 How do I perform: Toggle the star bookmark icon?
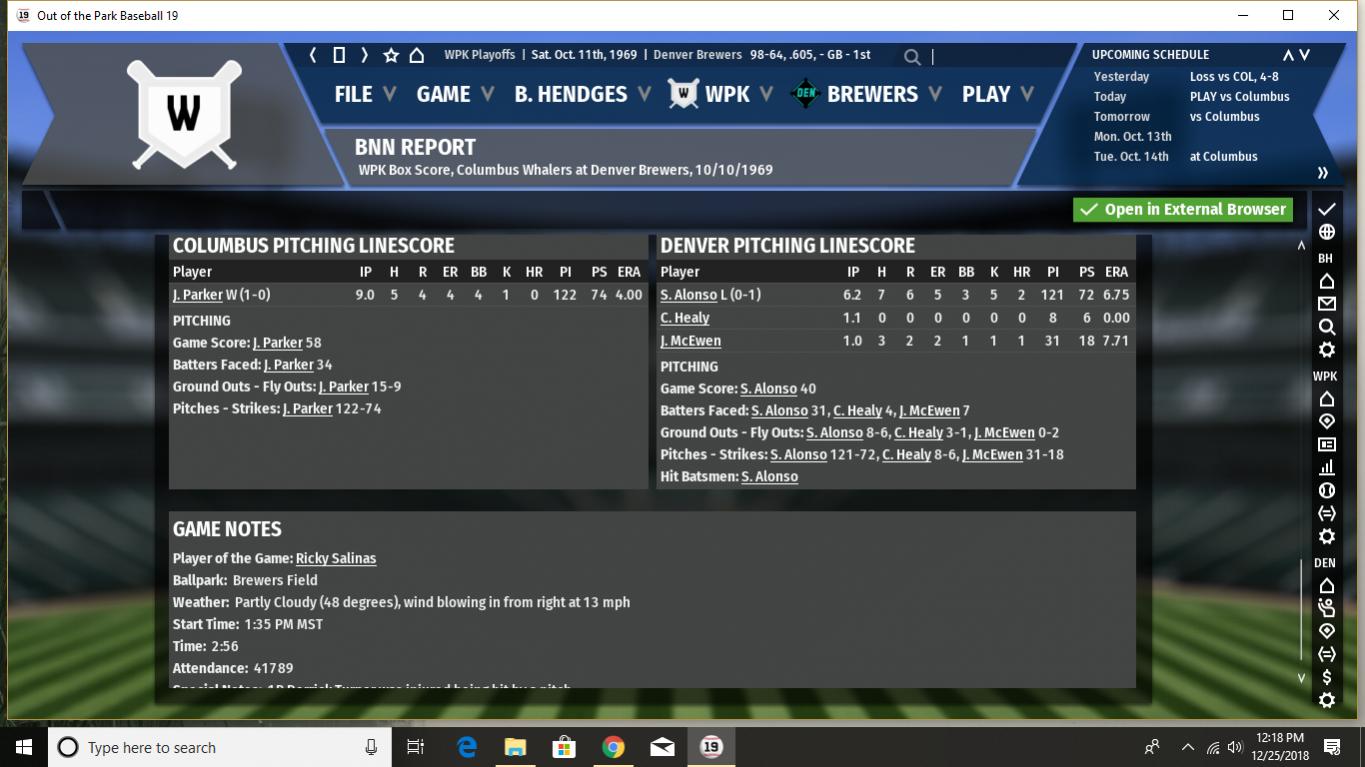[x=391, y=55]
